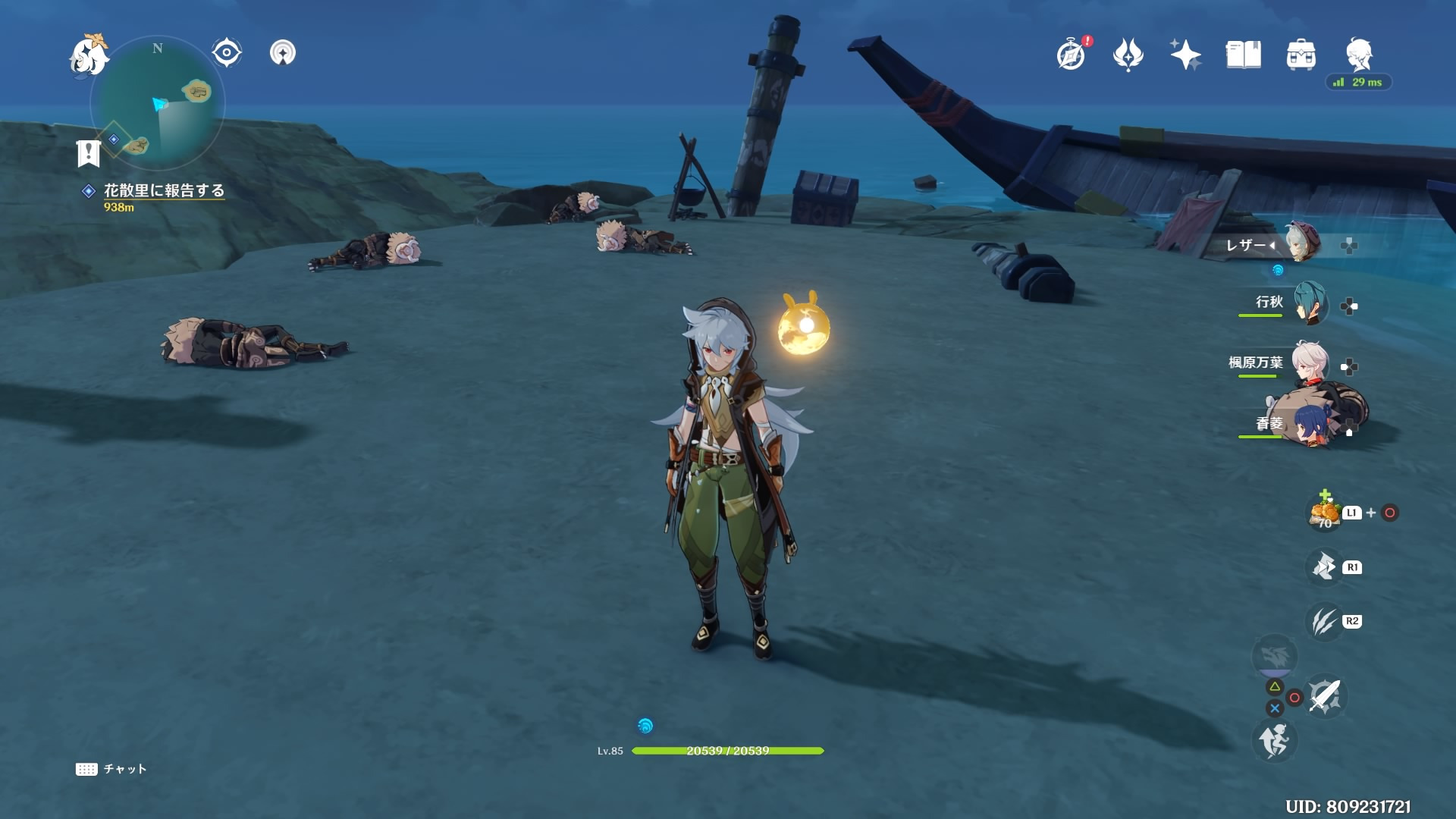Open the character profile silhouette icon

[x=1359, y=55]
